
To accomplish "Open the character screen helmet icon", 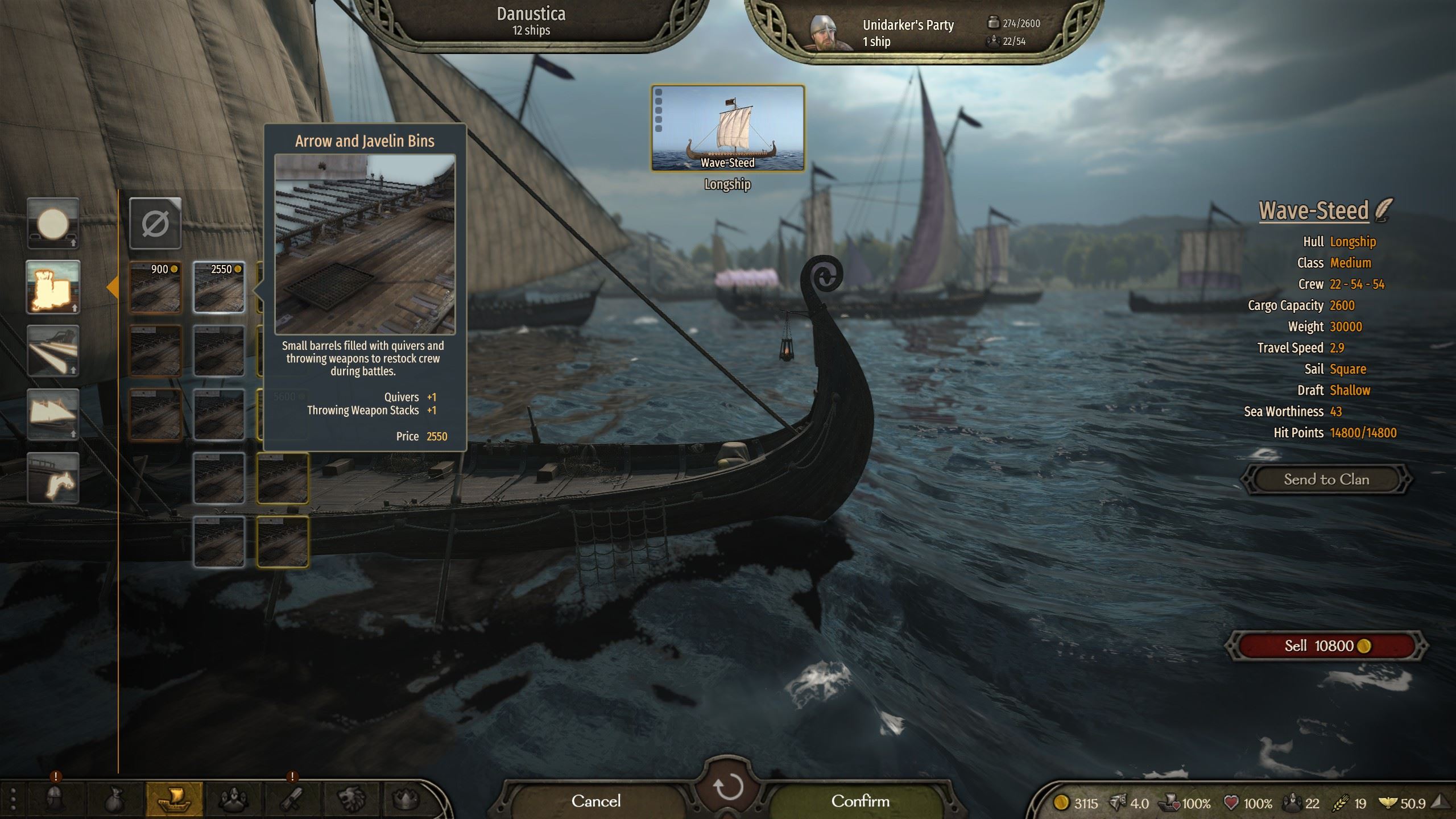I will [55, 800].
